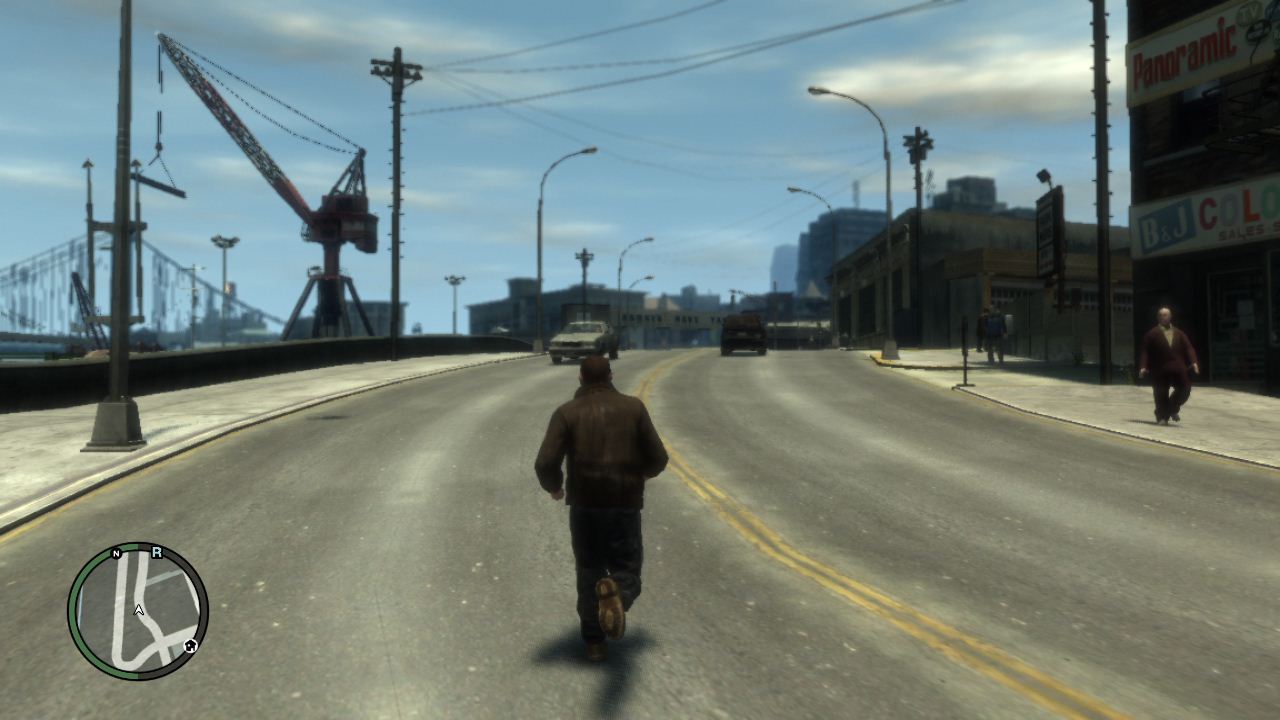
Task: Click the circular radar minimap
Action: point(138,611)
